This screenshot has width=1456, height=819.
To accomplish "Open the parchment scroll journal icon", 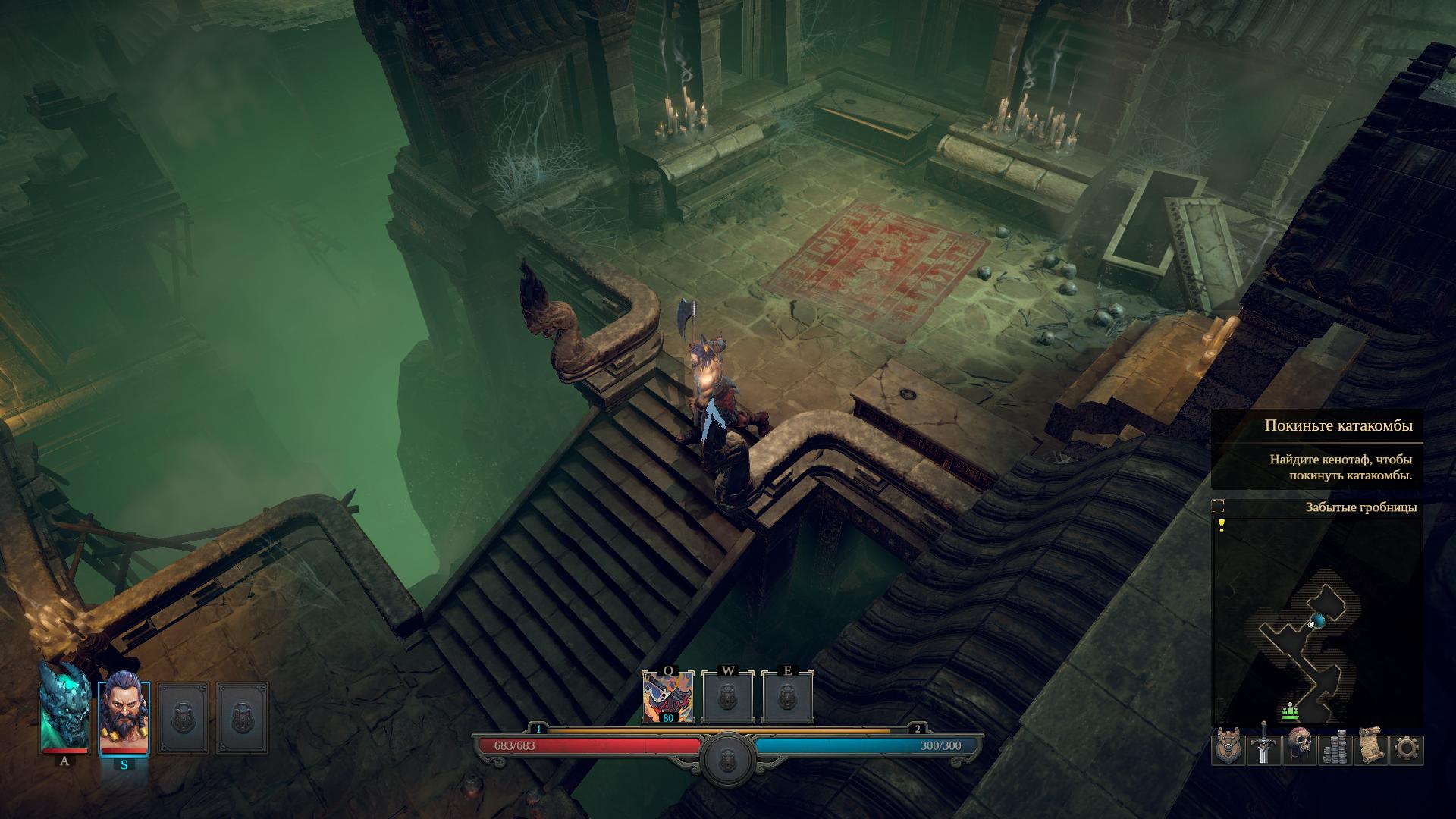I will pyautogui.click(x=1370, y=748).
